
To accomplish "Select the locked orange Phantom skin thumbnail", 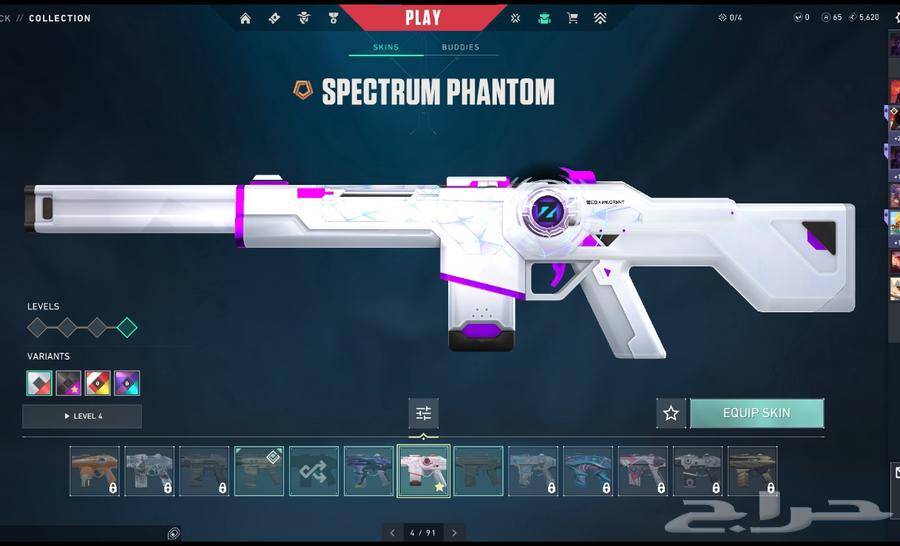I will [x=95, y=471].
